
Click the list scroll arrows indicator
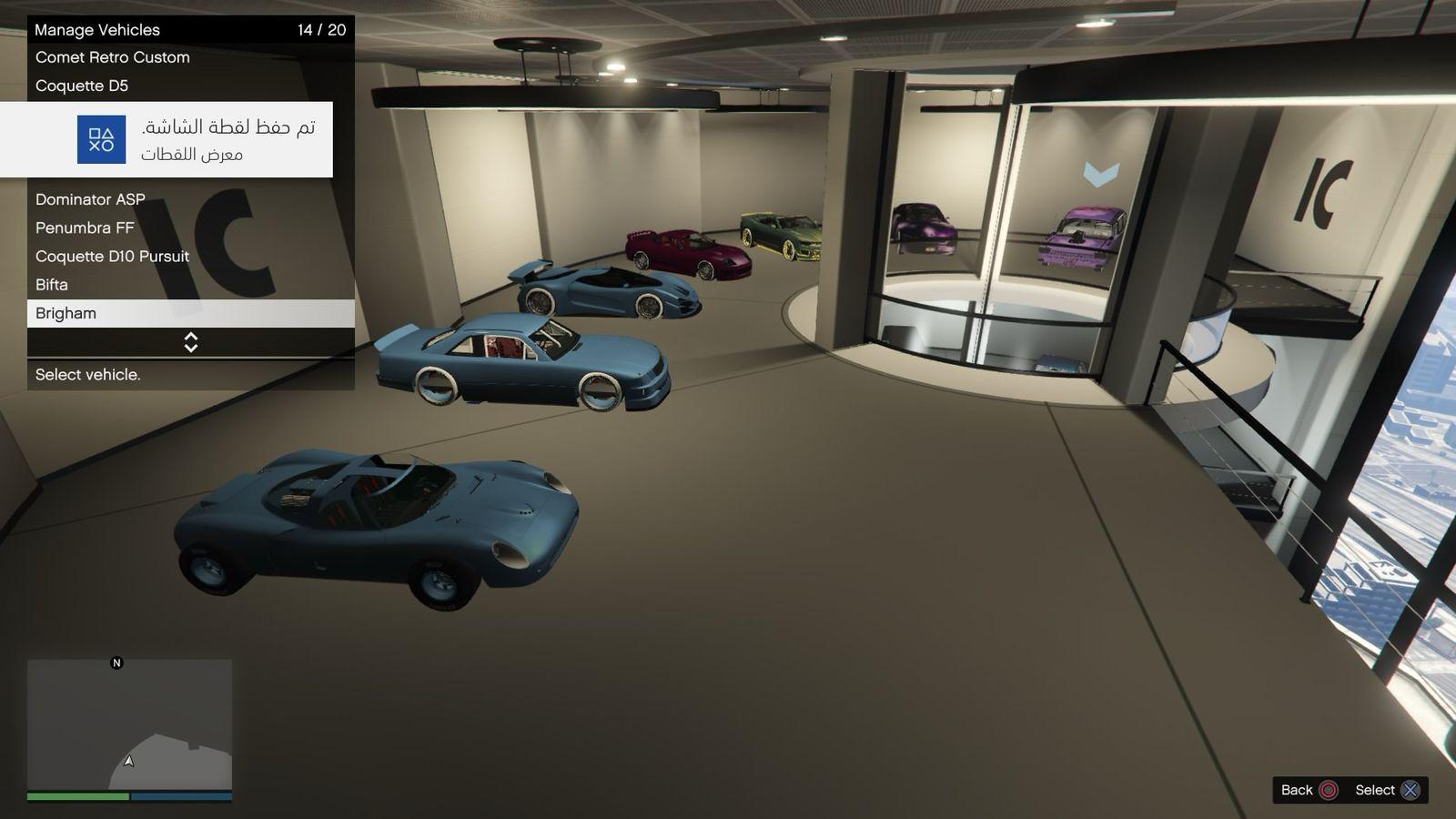[x=191, y=342]
